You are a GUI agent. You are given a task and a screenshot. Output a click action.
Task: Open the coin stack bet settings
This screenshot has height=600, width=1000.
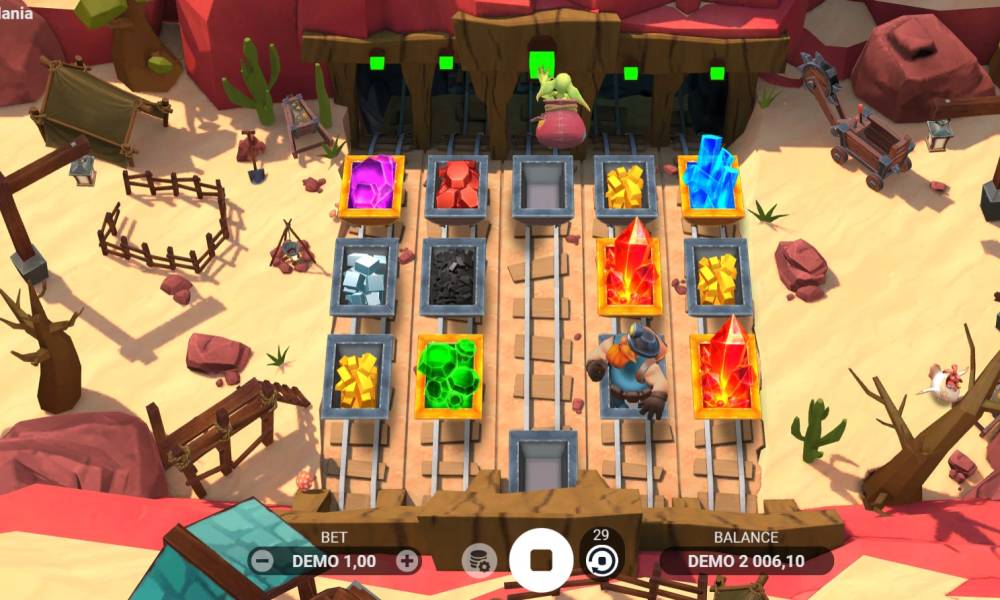[479, 561]
